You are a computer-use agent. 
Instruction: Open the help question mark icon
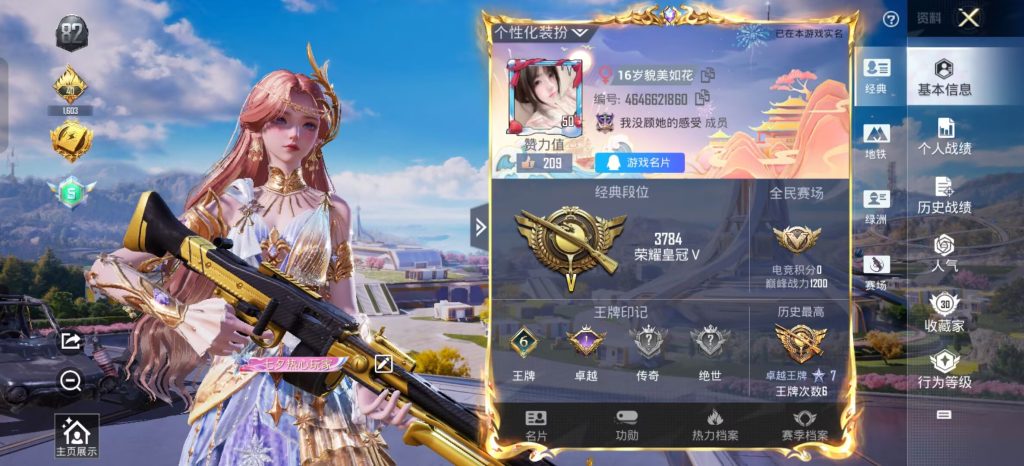[x=890, y=19]
